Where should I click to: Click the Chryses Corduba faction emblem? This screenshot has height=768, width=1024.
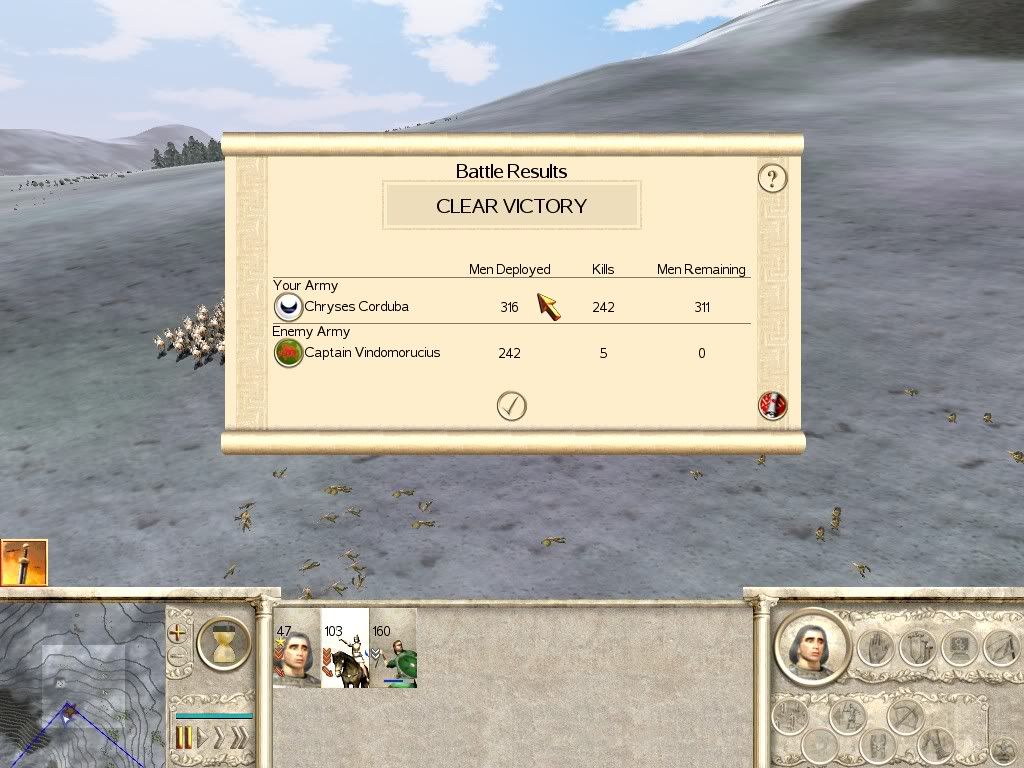[288, 307]
